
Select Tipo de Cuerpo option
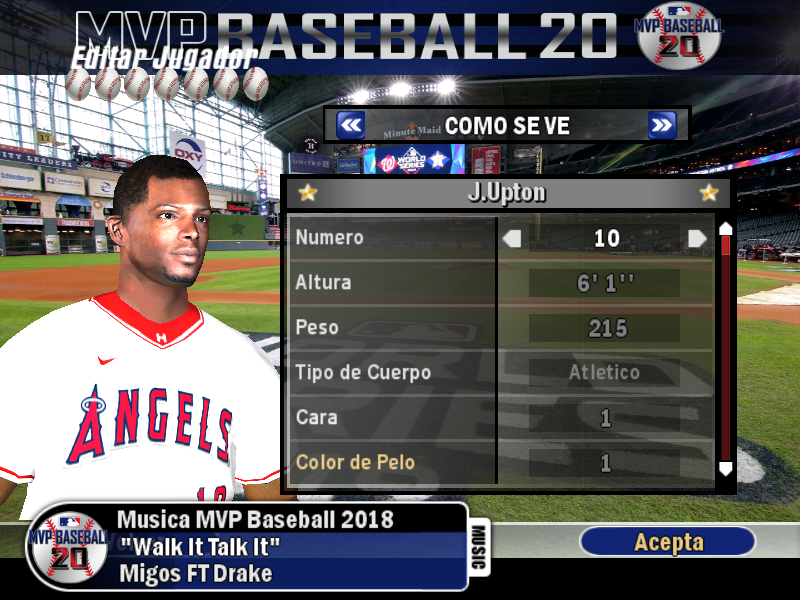click(x=392, y=373)
